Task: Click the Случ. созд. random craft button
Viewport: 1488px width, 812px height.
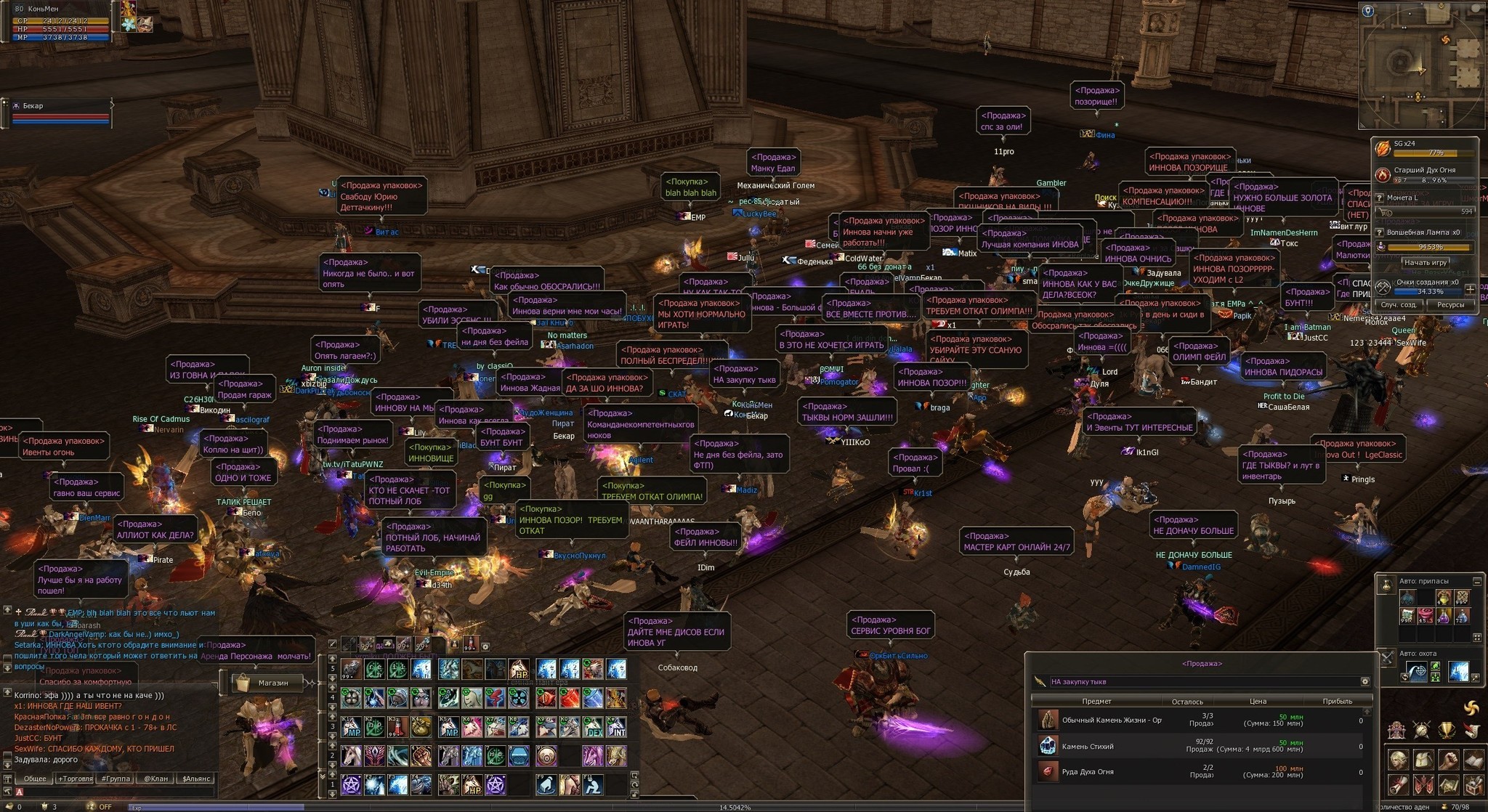Action: pos(1398,305)
